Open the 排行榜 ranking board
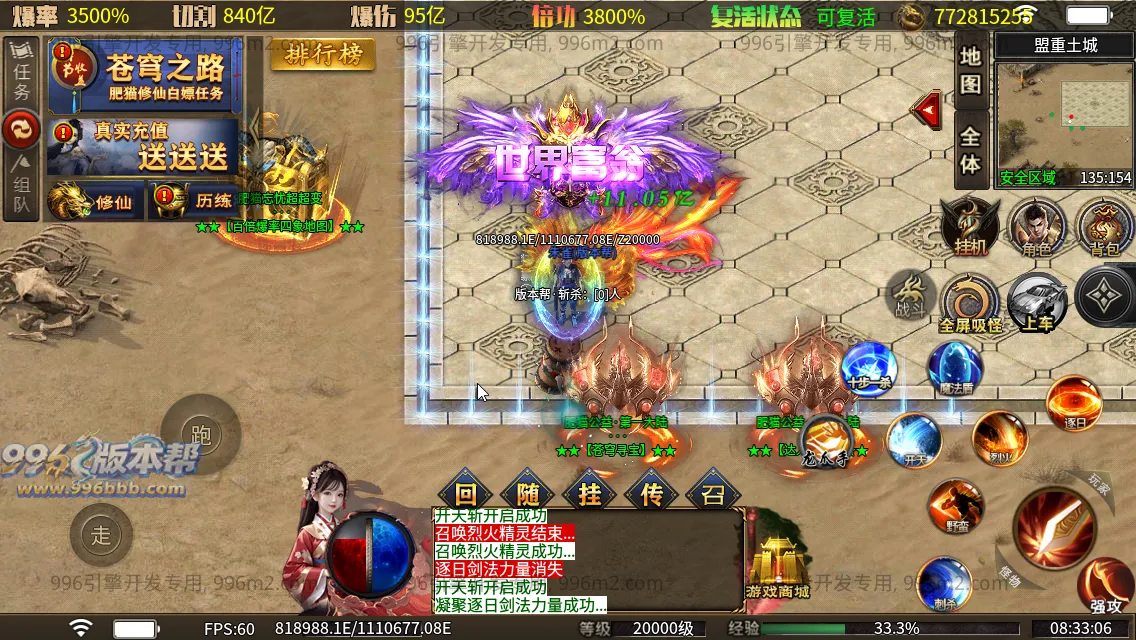1136x640 pixels. pos(323,55)
